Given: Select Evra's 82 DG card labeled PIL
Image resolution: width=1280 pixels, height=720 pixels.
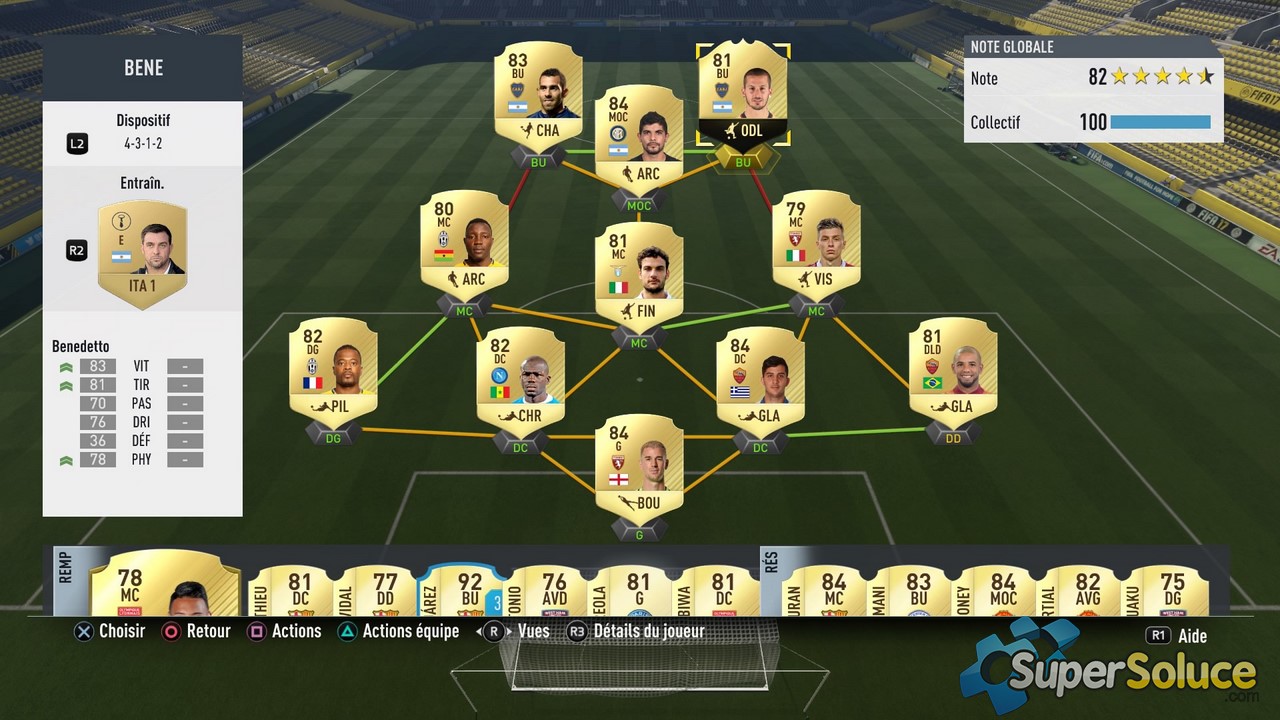Looking at the screenshot, I should [x=333, y=370].
